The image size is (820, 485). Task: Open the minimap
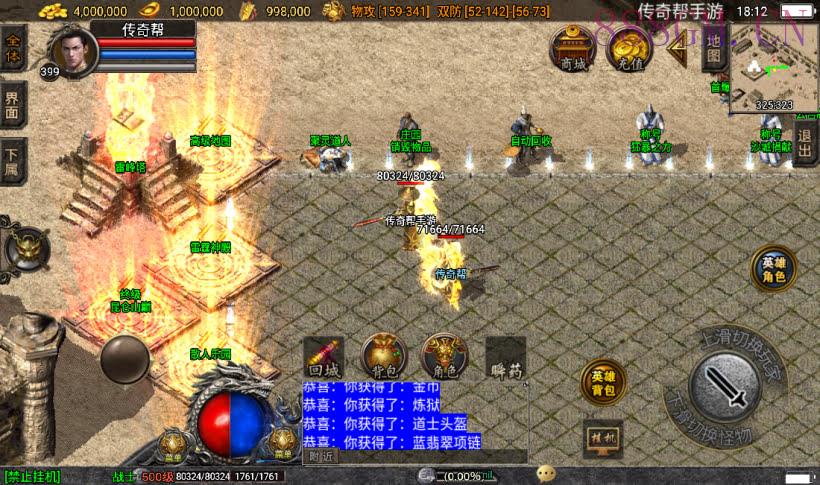tap(773, 68)
